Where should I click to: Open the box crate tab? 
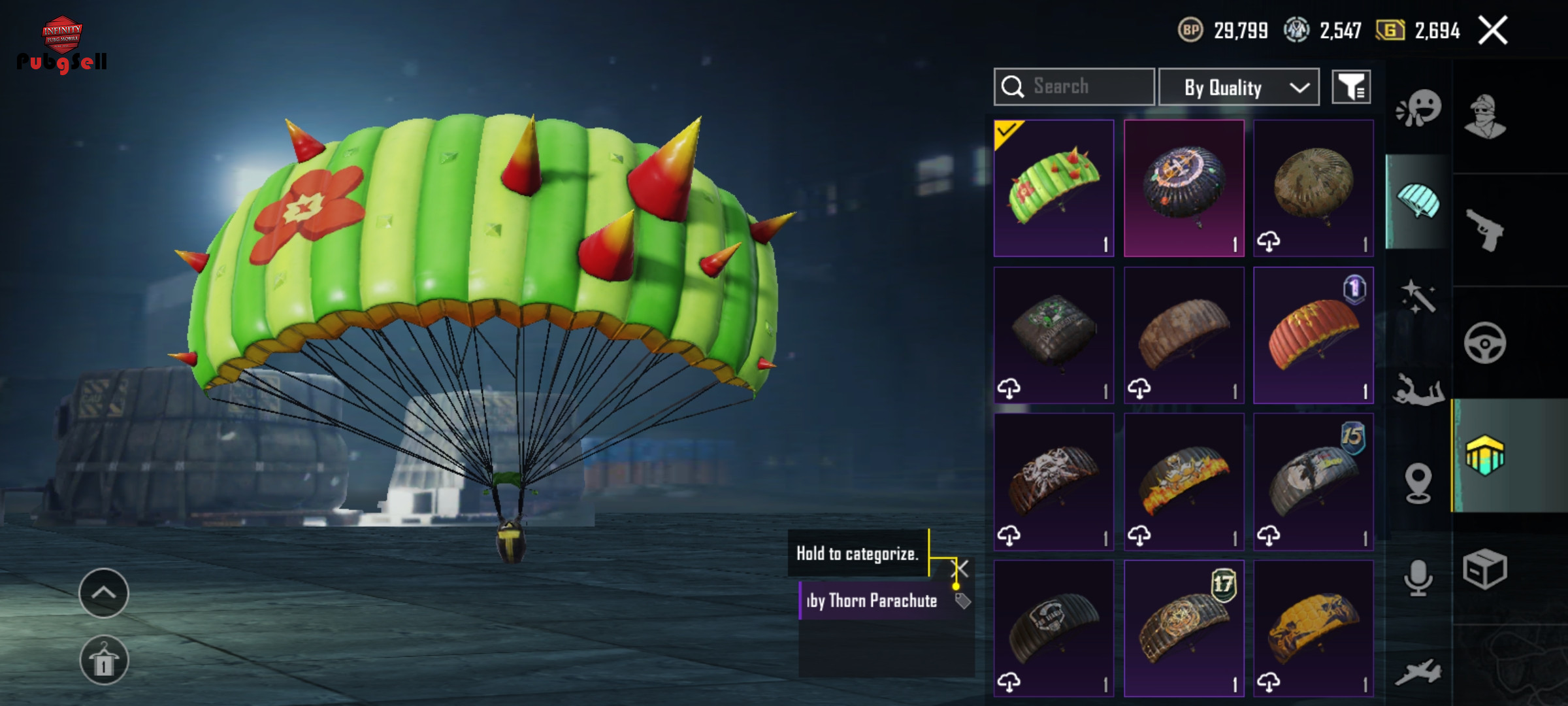1485,569
